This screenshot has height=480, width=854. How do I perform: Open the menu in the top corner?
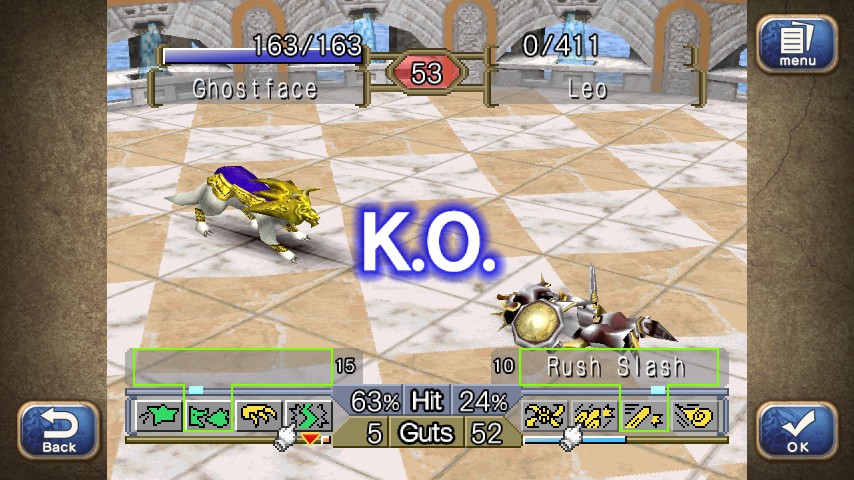[795, 45]
